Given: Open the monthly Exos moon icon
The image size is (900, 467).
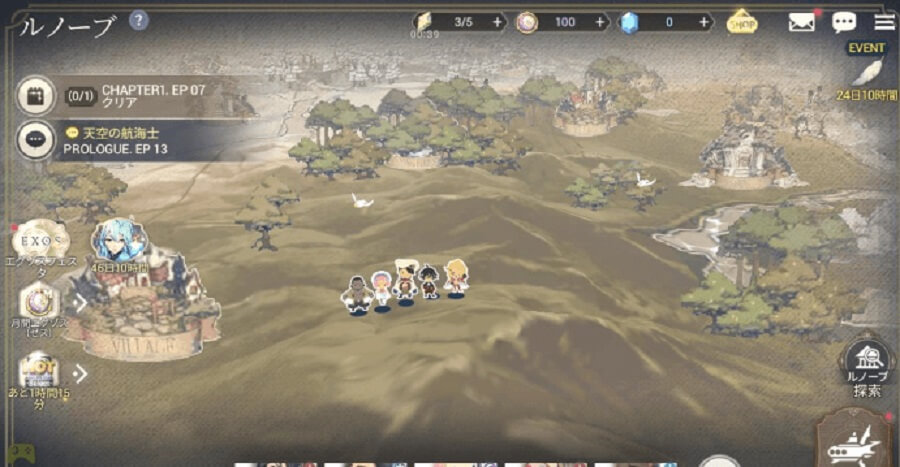Looking at the screenshot, I should [40, 300].
